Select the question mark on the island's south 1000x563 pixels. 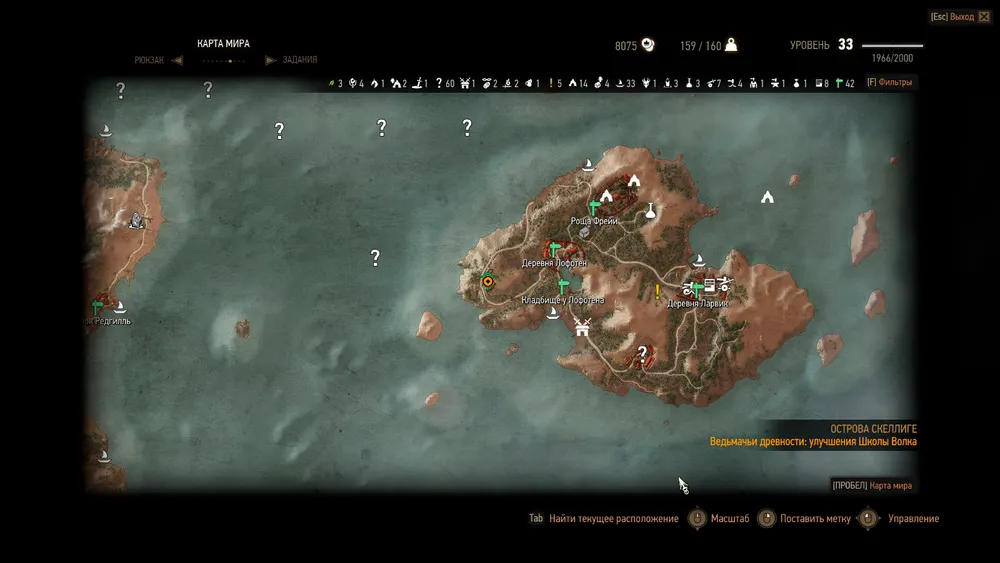pos(643,352)
